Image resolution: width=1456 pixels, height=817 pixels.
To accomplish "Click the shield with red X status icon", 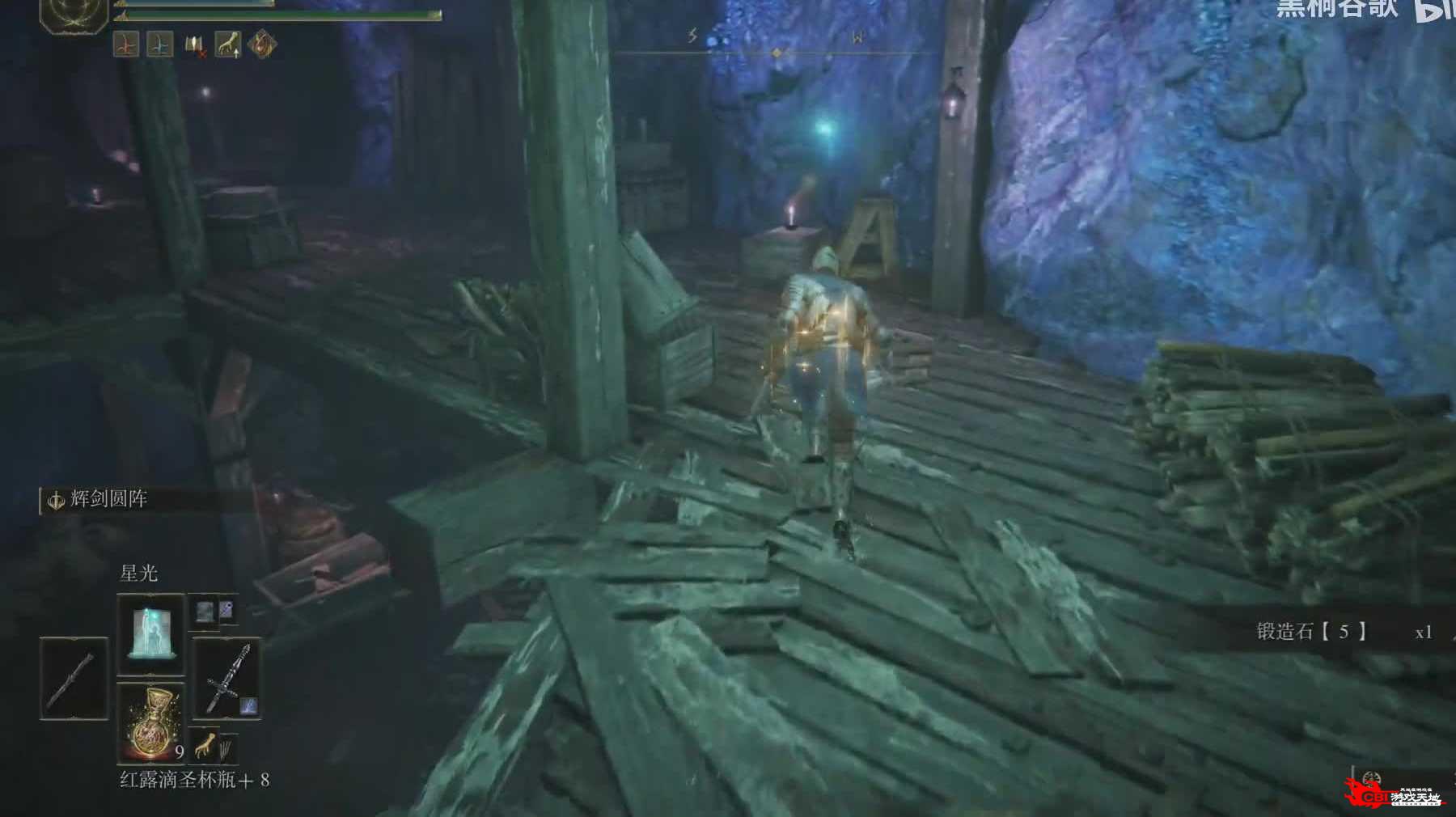I will coord(194,44).
